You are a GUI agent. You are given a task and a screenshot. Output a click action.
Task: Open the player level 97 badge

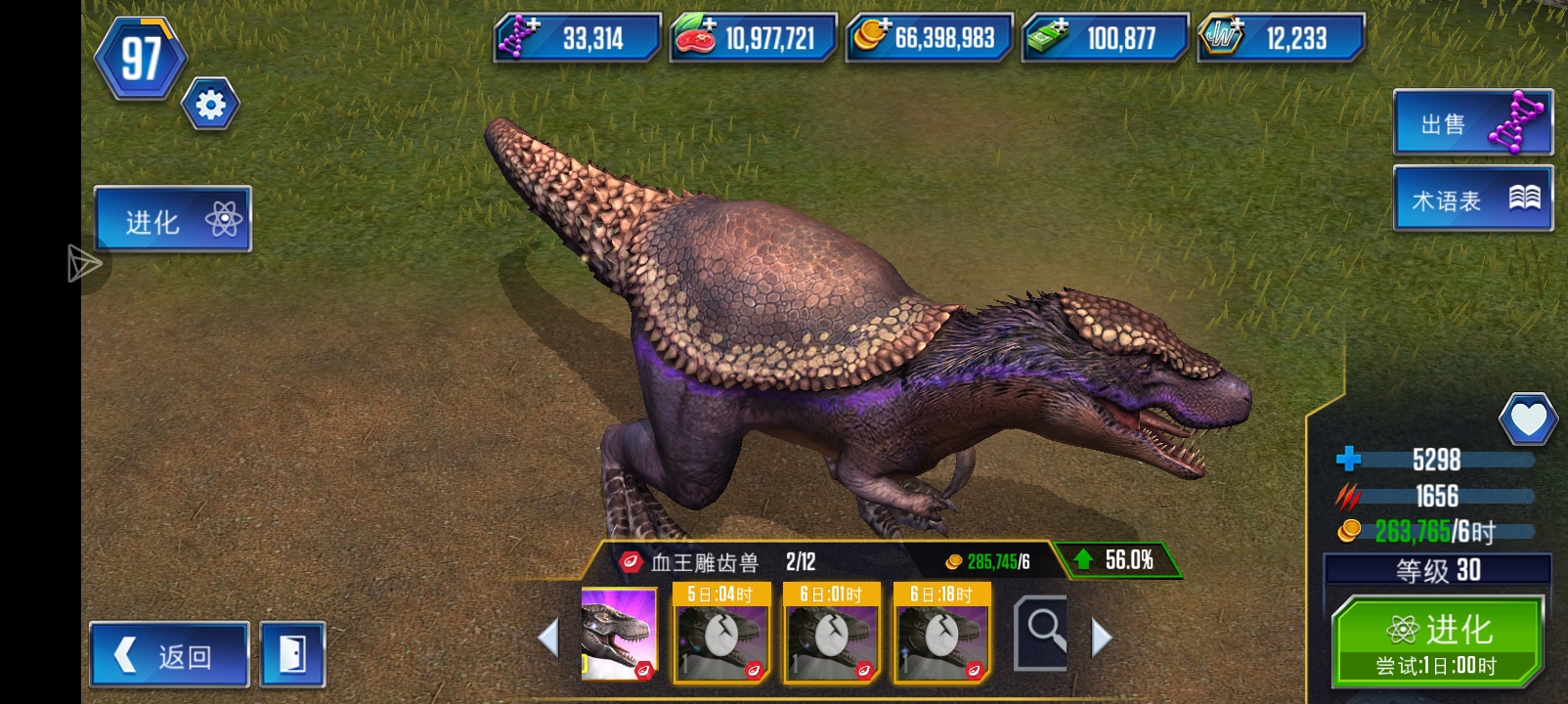coord(140,59)
